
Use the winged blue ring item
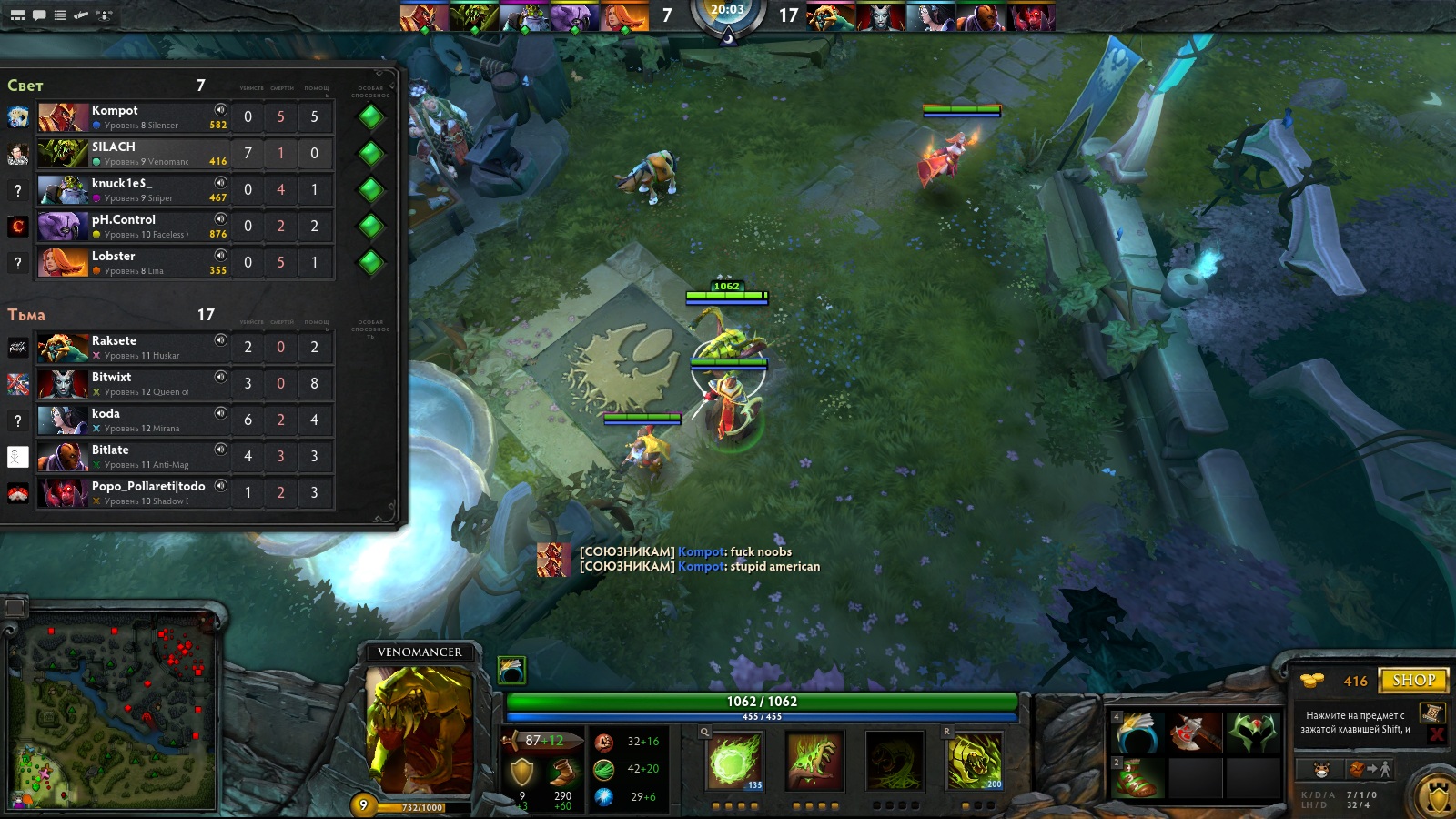1137,733
